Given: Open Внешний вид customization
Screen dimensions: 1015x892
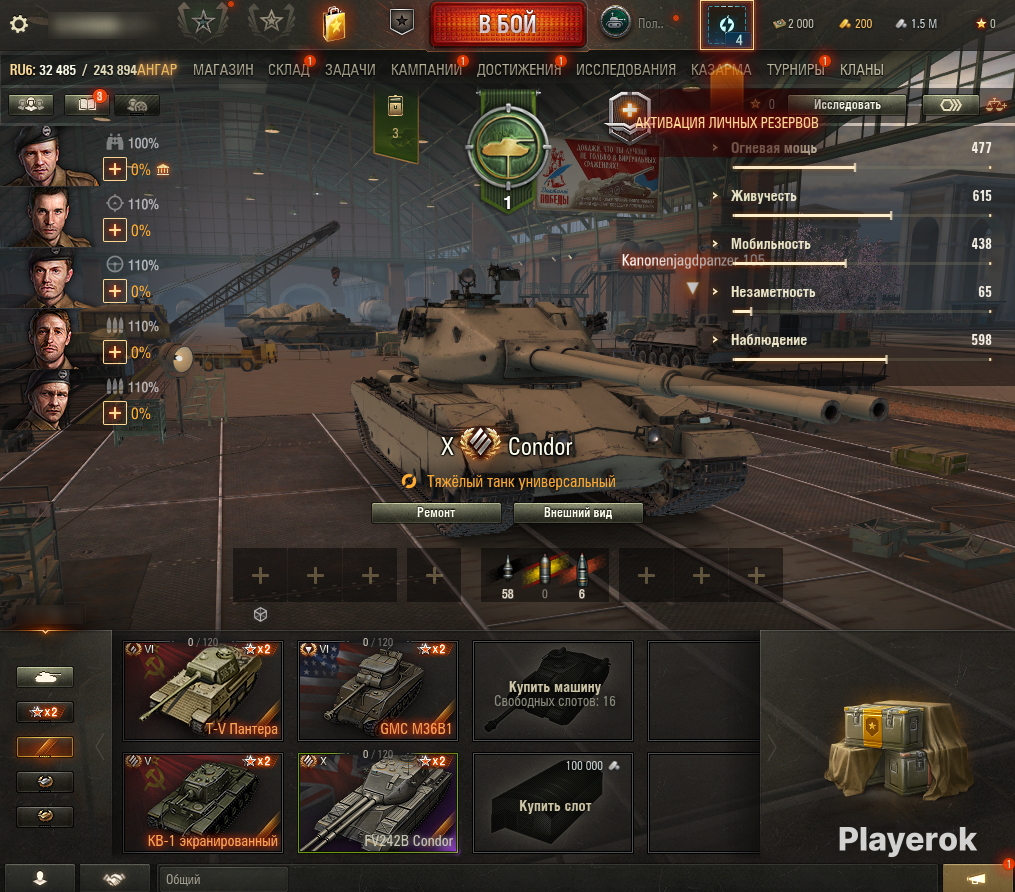Looking at the screenshot, I should [x=577, y=513].
